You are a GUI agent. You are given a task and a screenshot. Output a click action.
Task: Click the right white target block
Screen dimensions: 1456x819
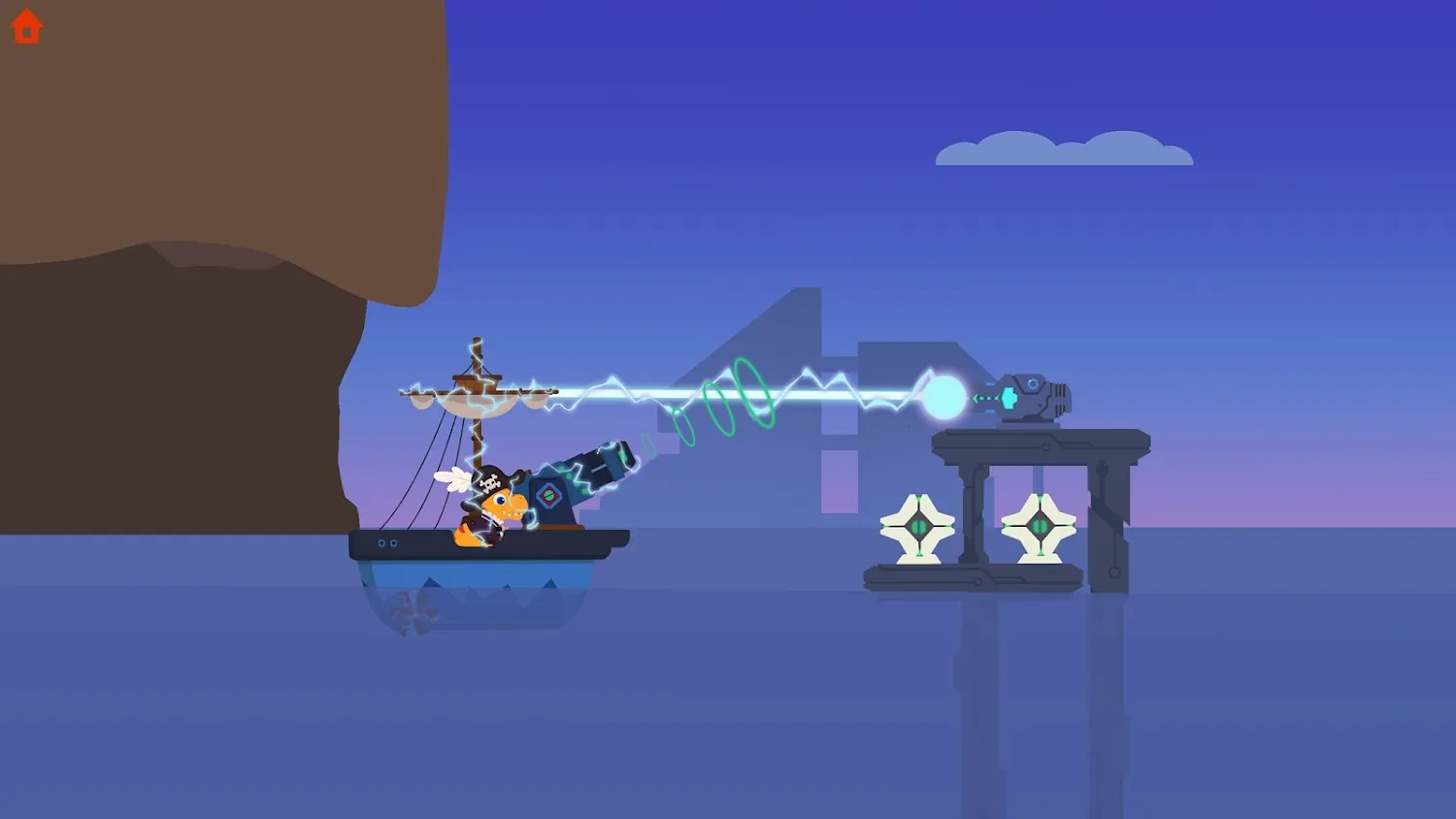tap(1041, 529)
